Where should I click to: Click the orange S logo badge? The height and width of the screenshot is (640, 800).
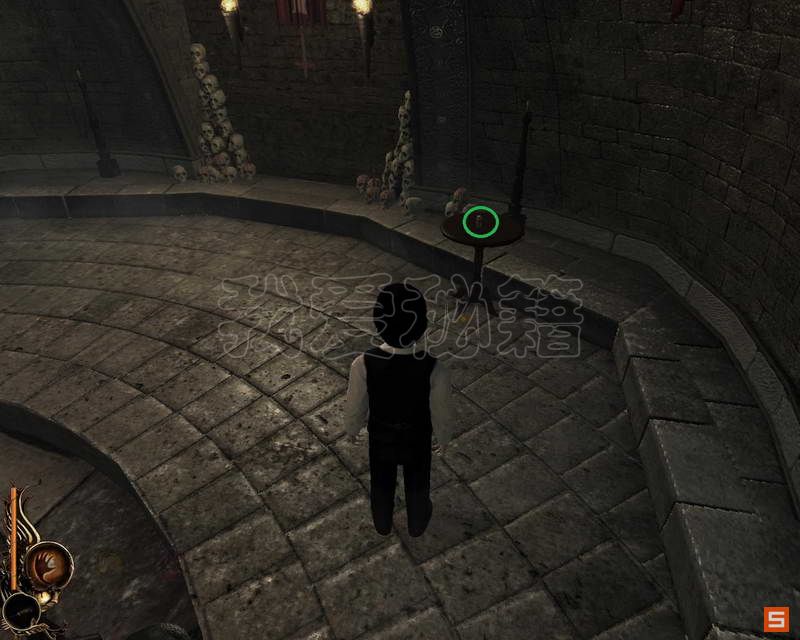pos(776,618)
